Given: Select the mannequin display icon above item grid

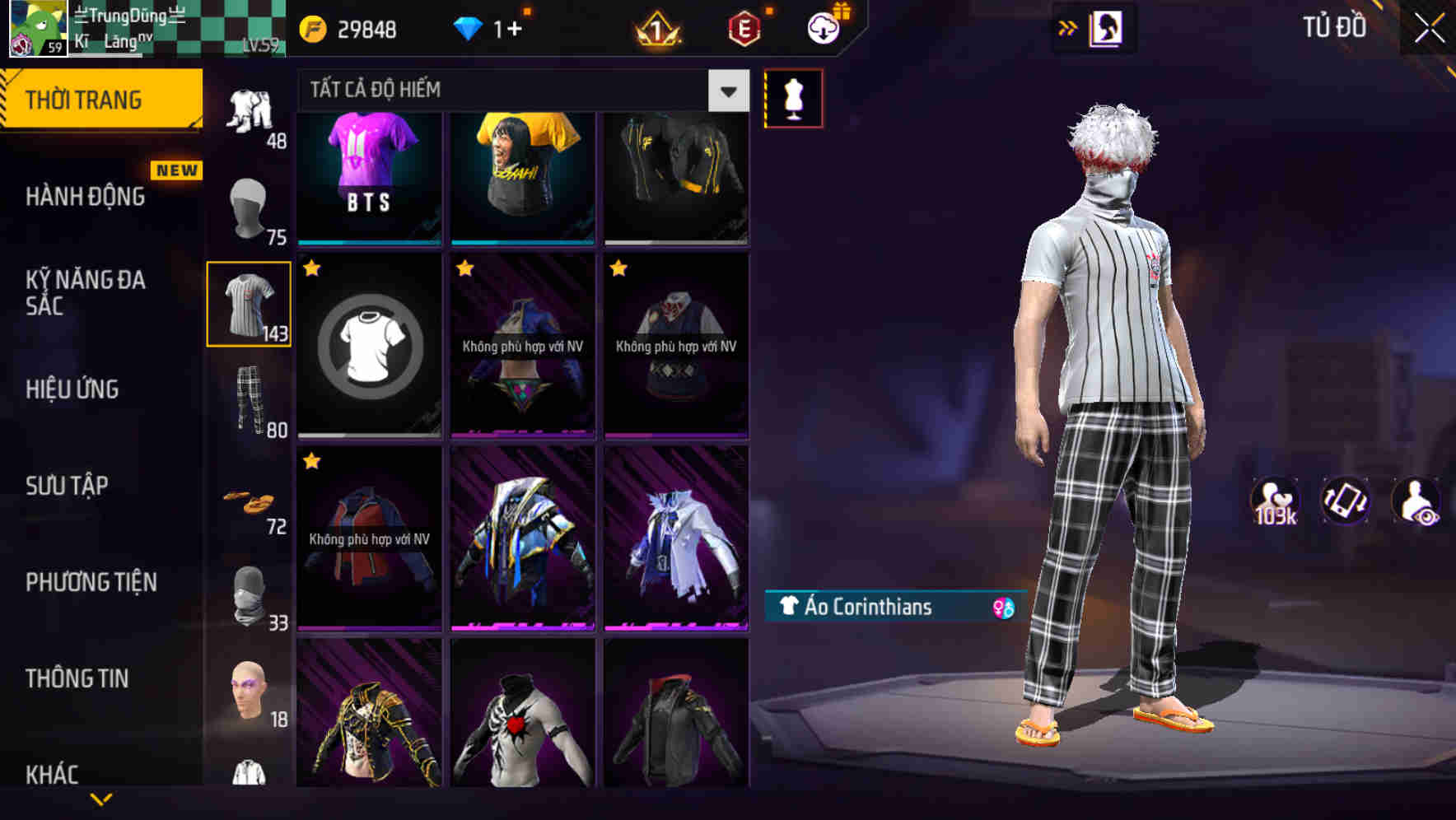Looking at the screenshot, I should click(x=792, y=97).
